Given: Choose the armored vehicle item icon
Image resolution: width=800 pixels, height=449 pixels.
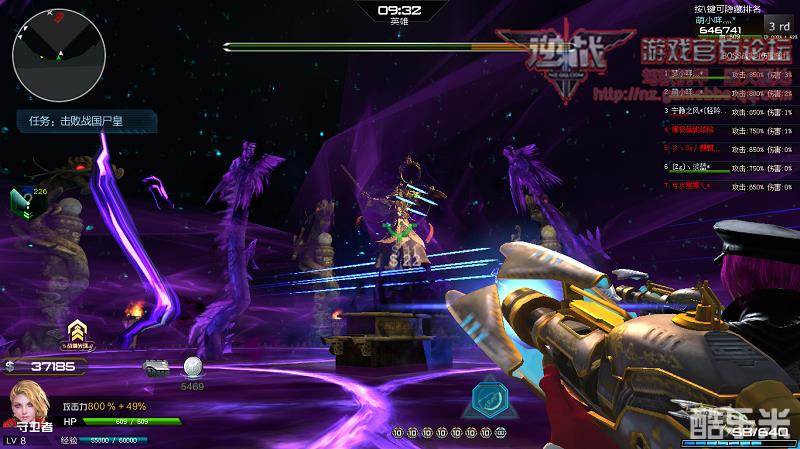Looking at the screenshot, I should coord(156,367).
